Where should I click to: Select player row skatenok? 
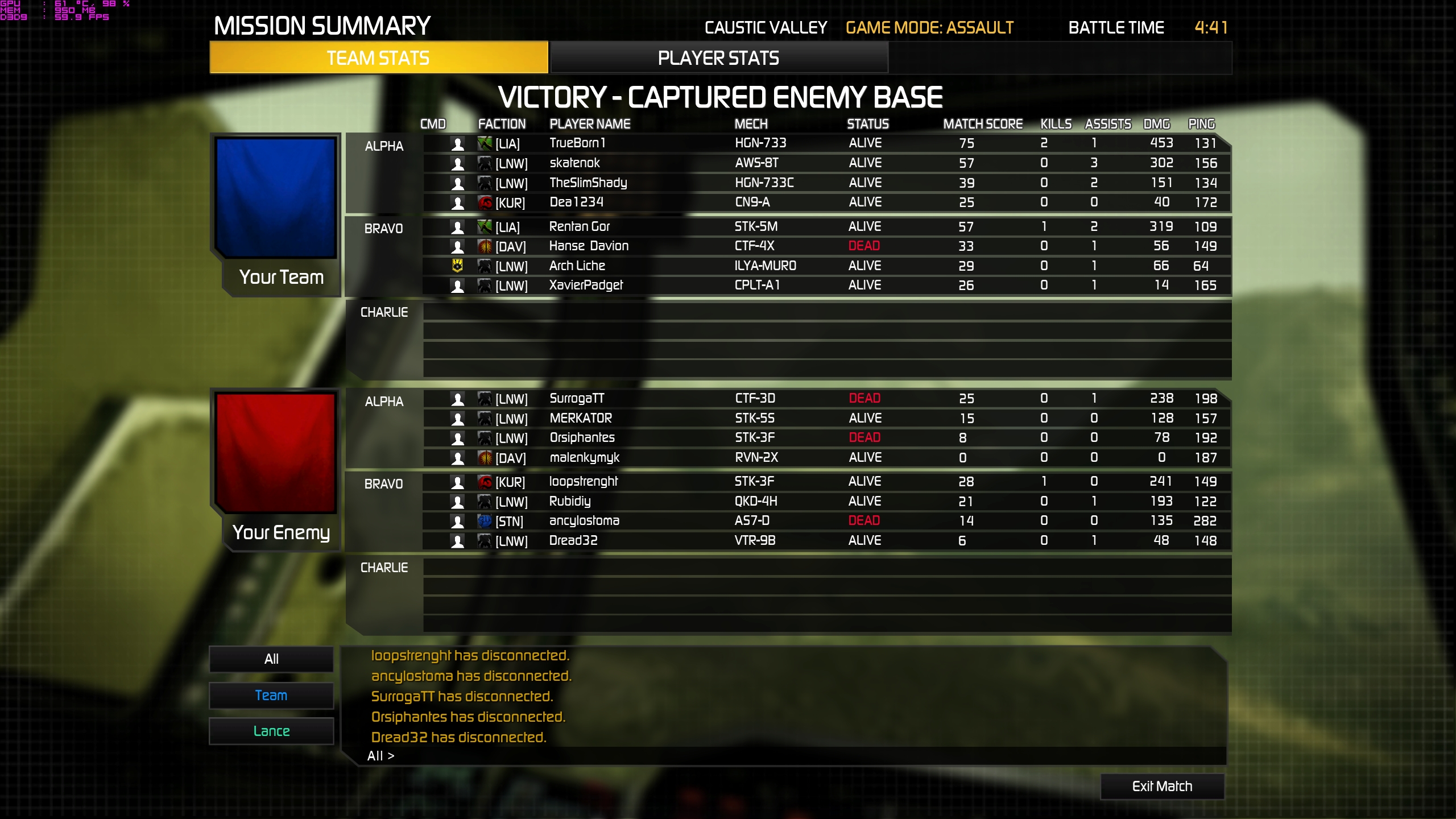[x=574, y=163]
